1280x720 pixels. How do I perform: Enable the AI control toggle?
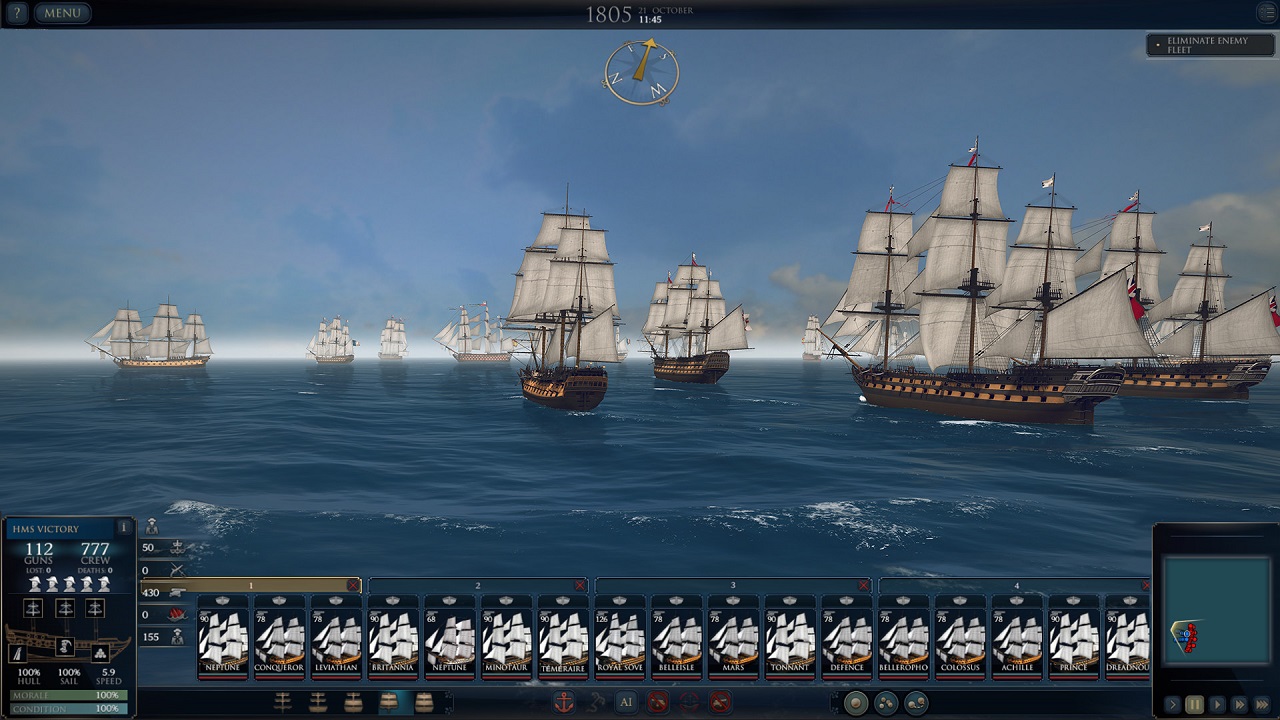[626, 702]
